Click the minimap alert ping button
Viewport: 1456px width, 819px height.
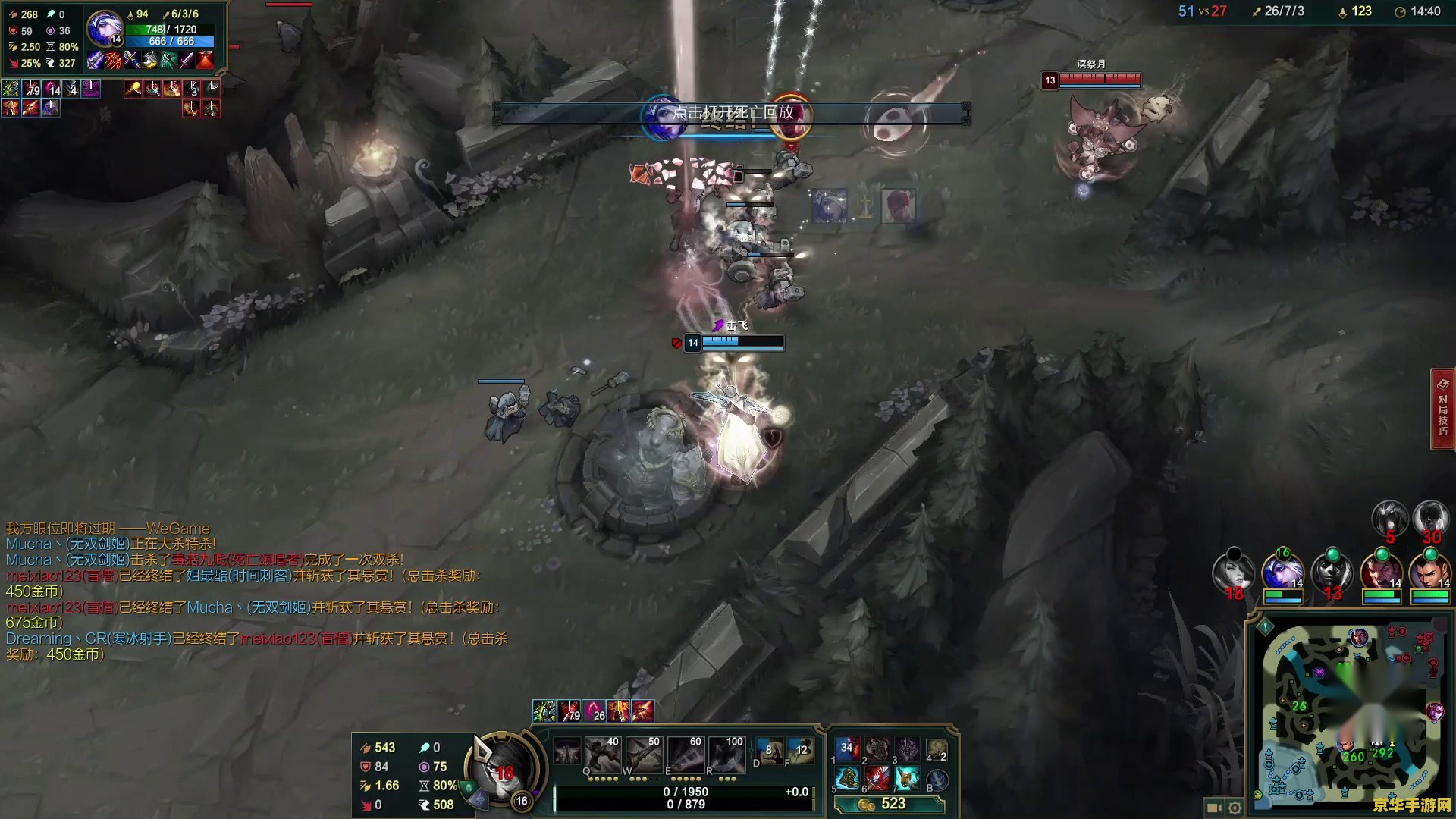(x=1265, y=627)
